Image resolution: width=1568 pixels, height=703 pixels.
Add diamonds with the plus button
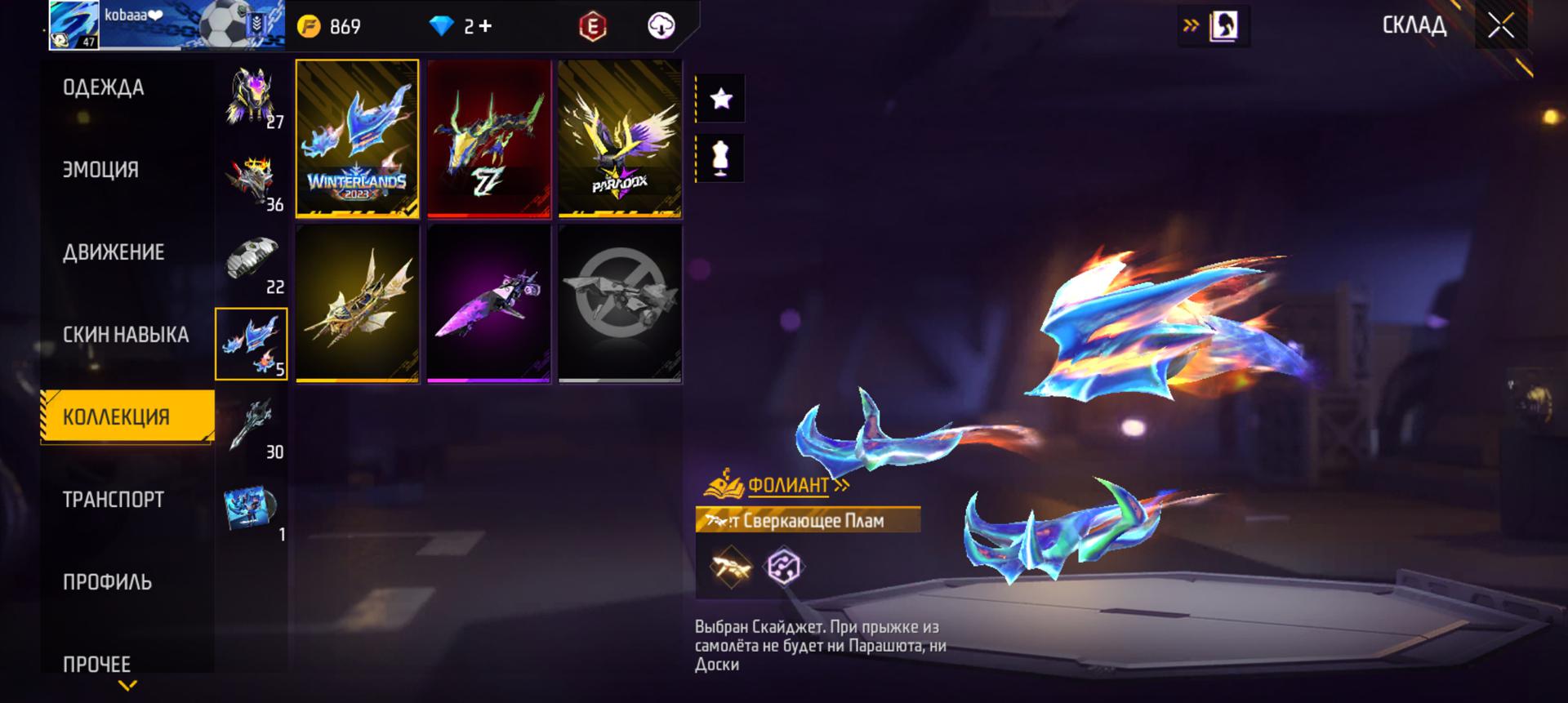pyautogui.click(x=485, y=26)
